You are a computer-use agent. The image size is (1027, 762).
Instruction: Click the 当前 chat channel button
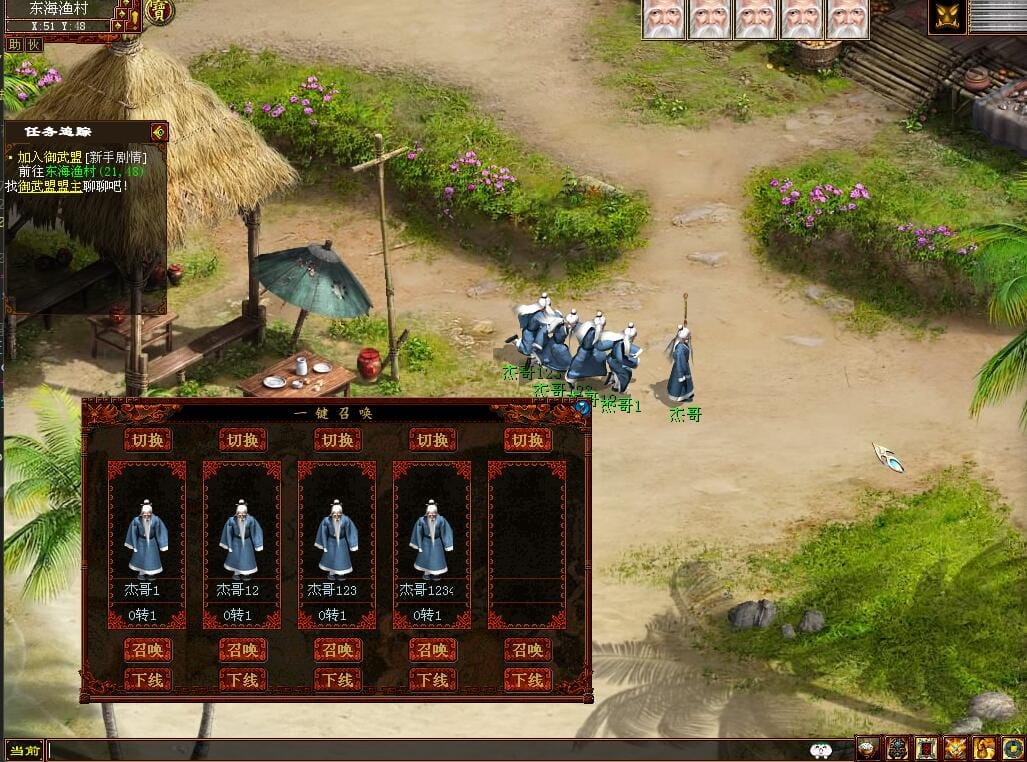[x=24, y=750]
